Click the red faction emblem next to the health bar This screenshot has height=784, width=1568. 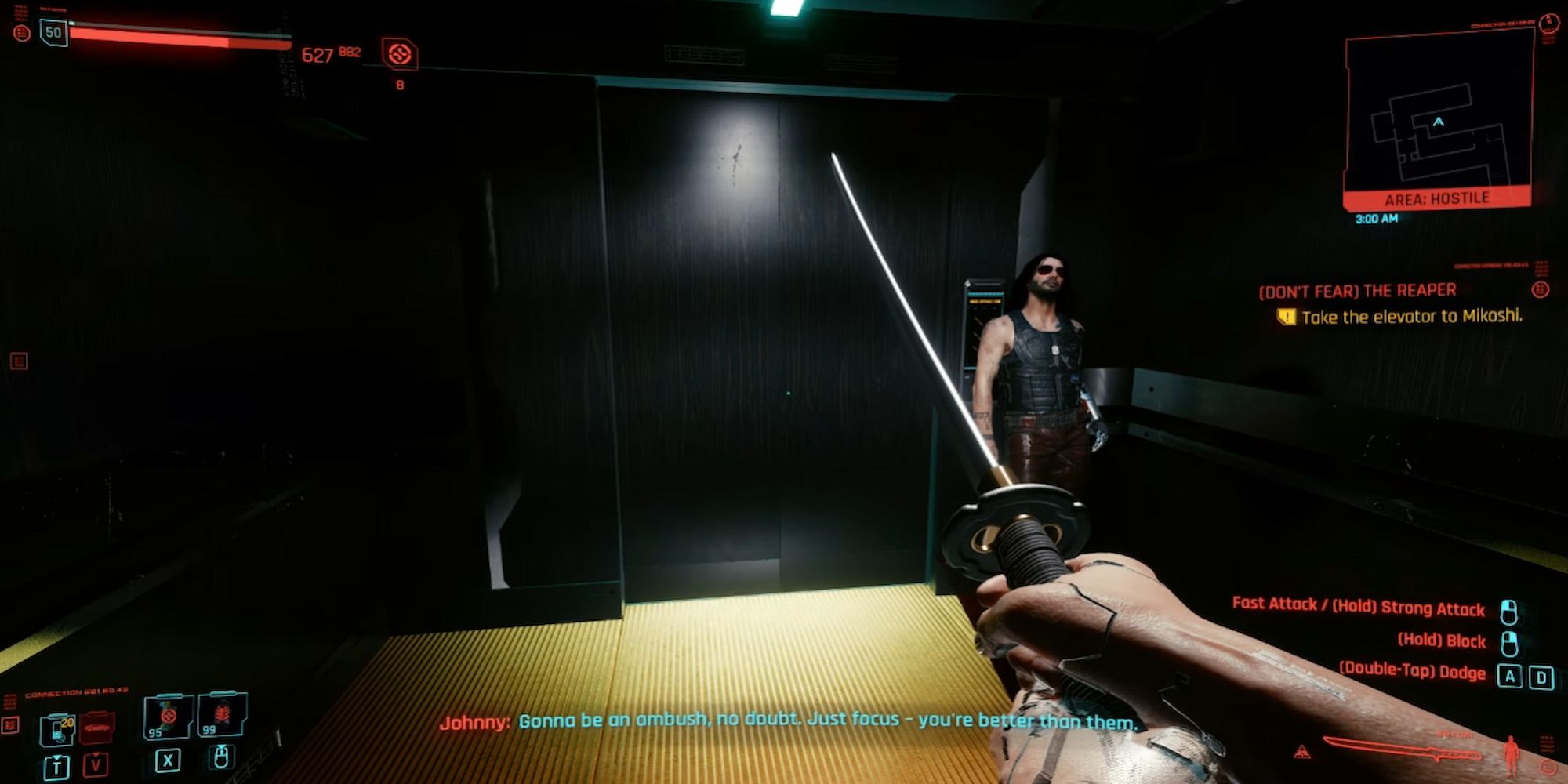click(x=21, y=33)
